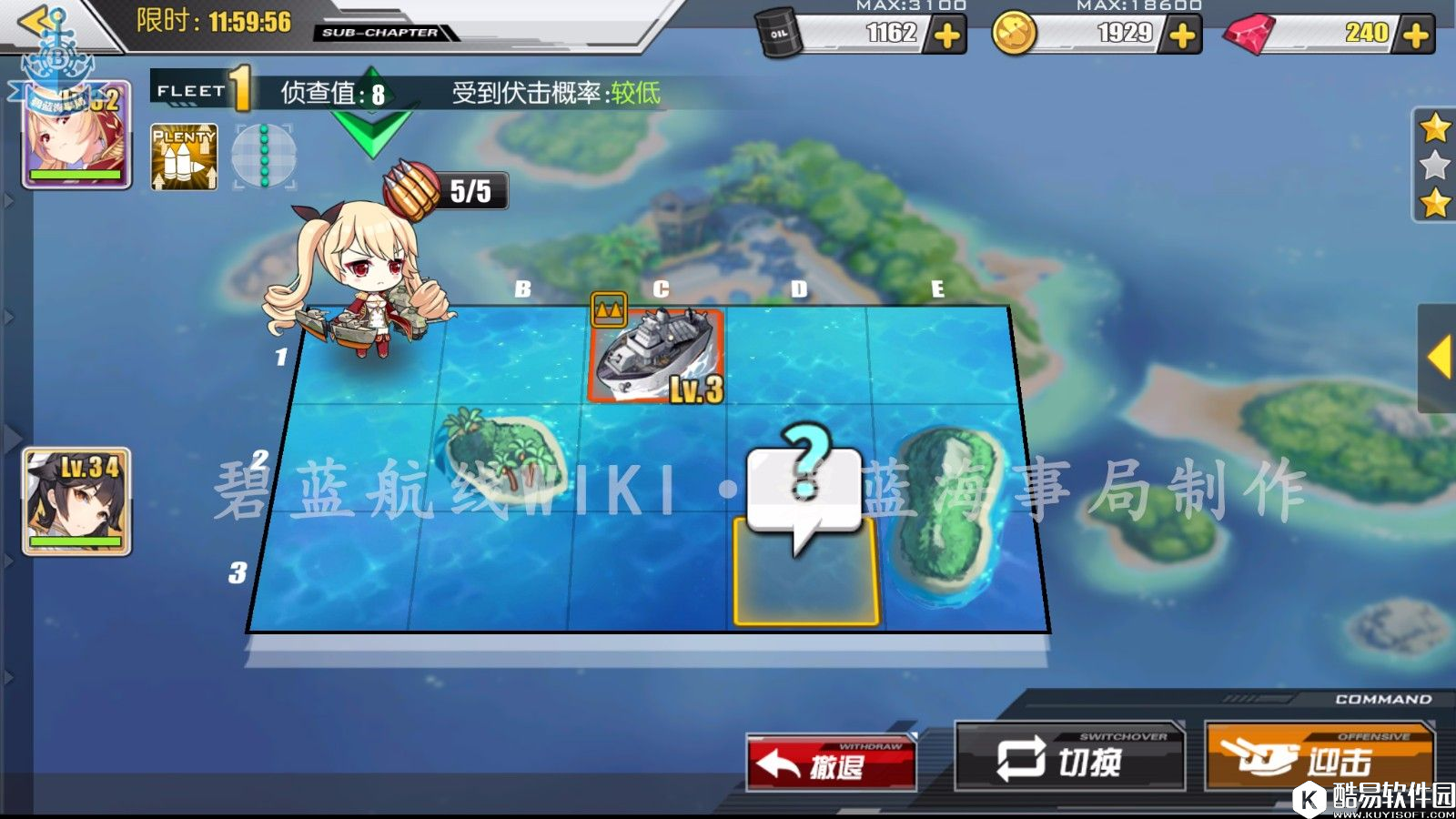
Task: Withdraw from battle with the red 撤退 button
Action: [x=831, y=763]
